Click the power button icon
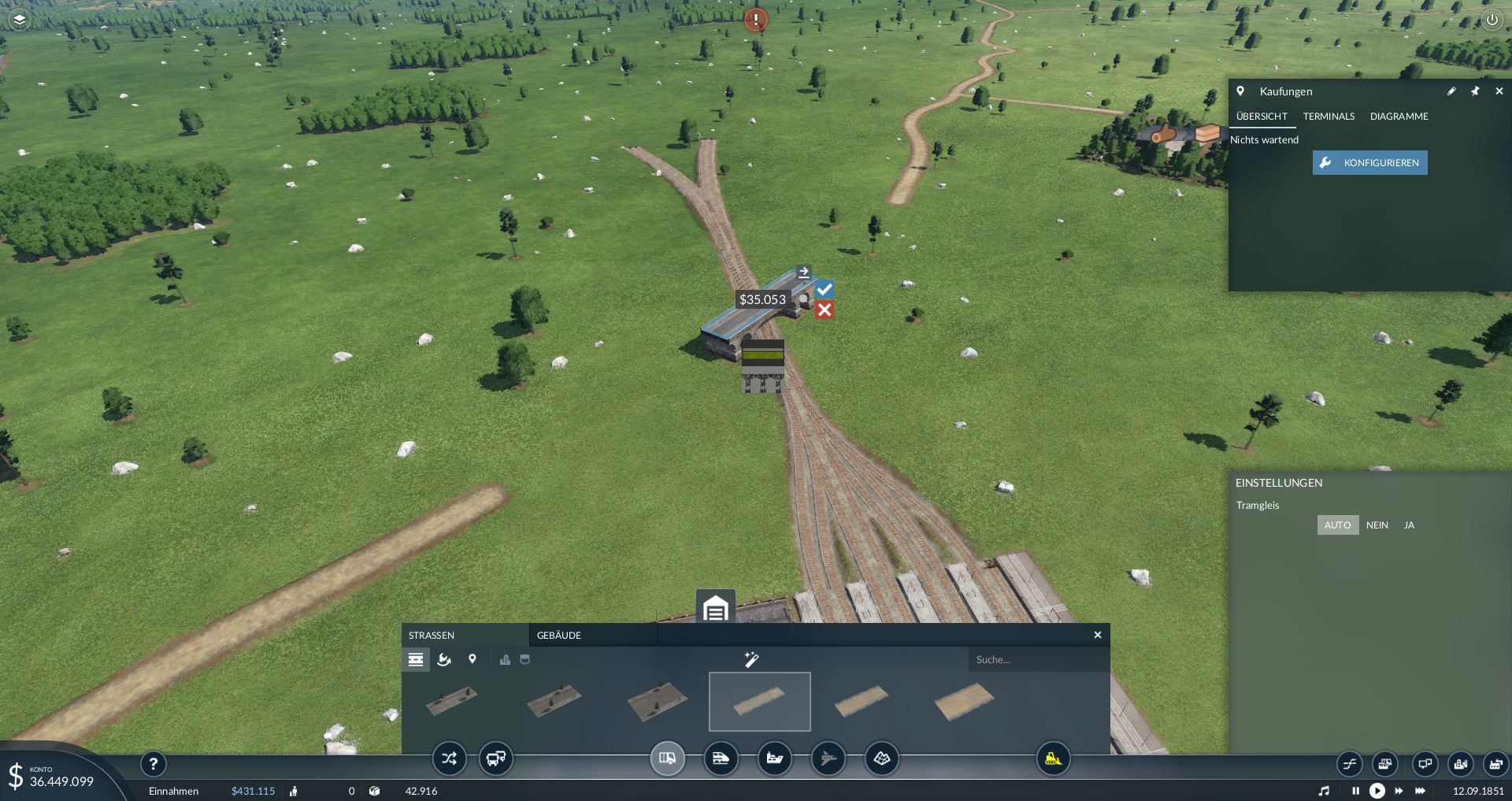The width and height of the screenshot is (1512, 801). click(x=1492, y=20)
